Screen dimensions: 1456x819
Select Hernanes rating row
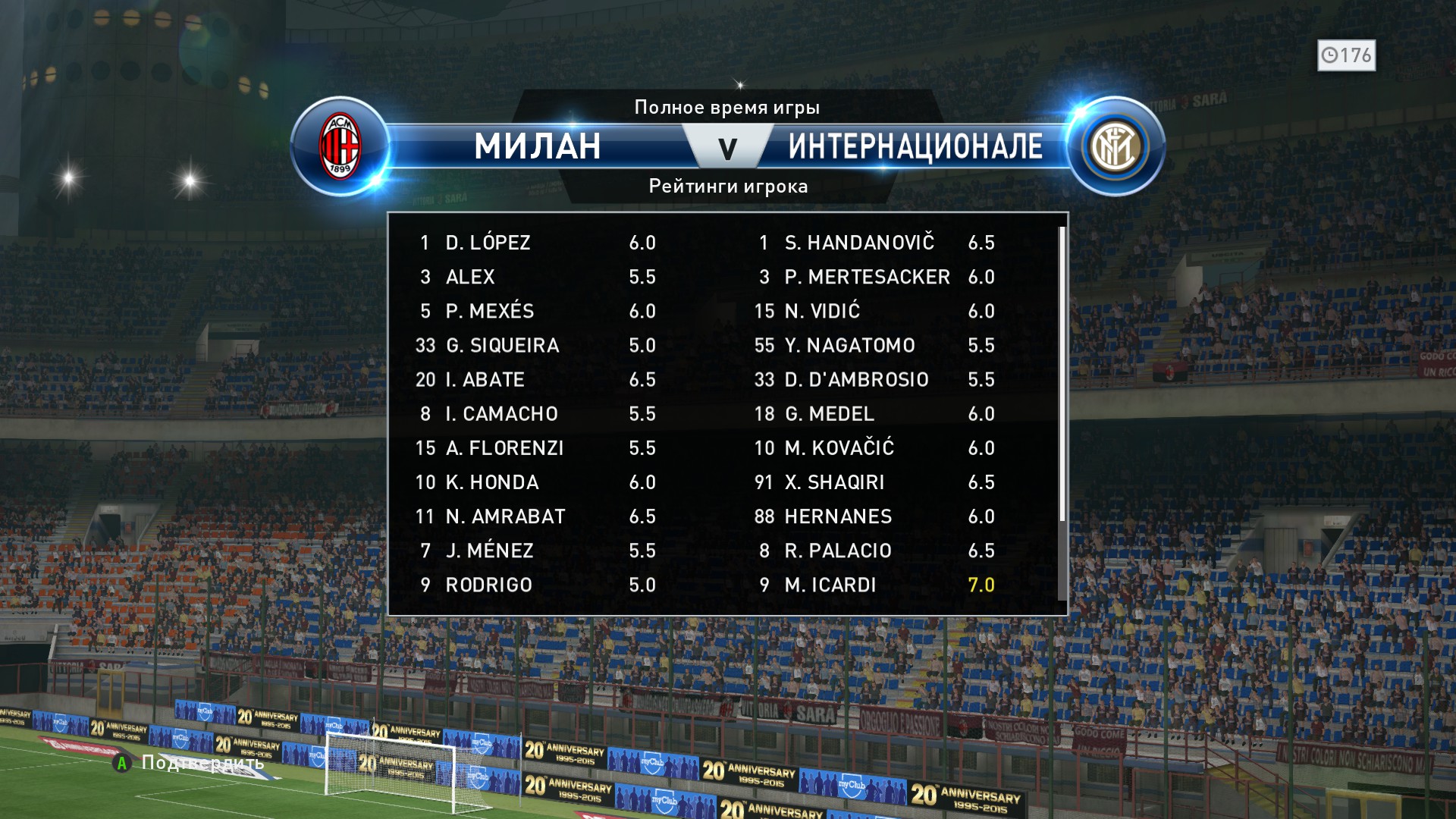pos(874,516)
